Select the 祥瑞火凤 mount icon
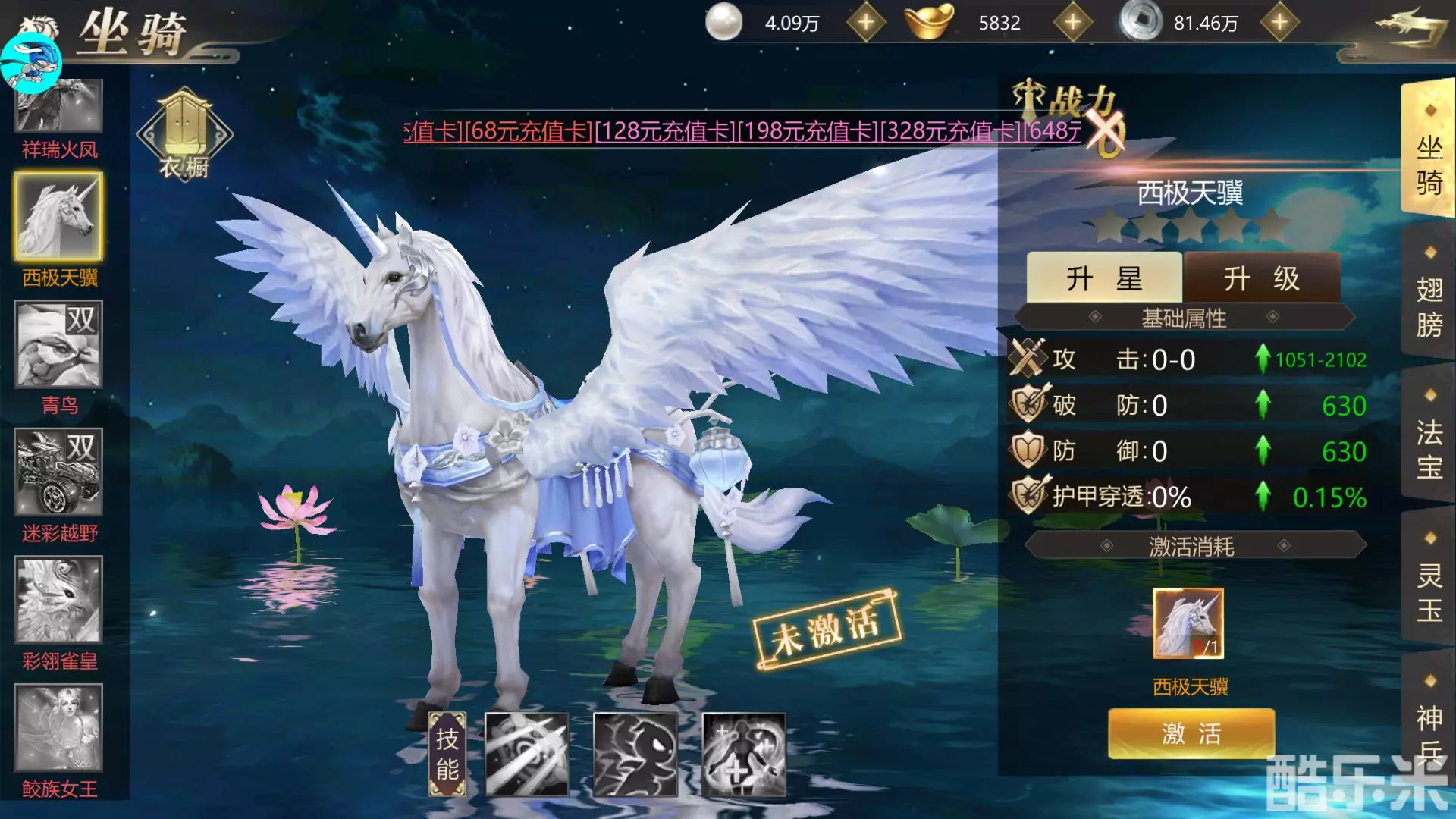Image resolution: width=1456 pixels, height=819 pixels. pyautogui.click(x=57, y=106)
